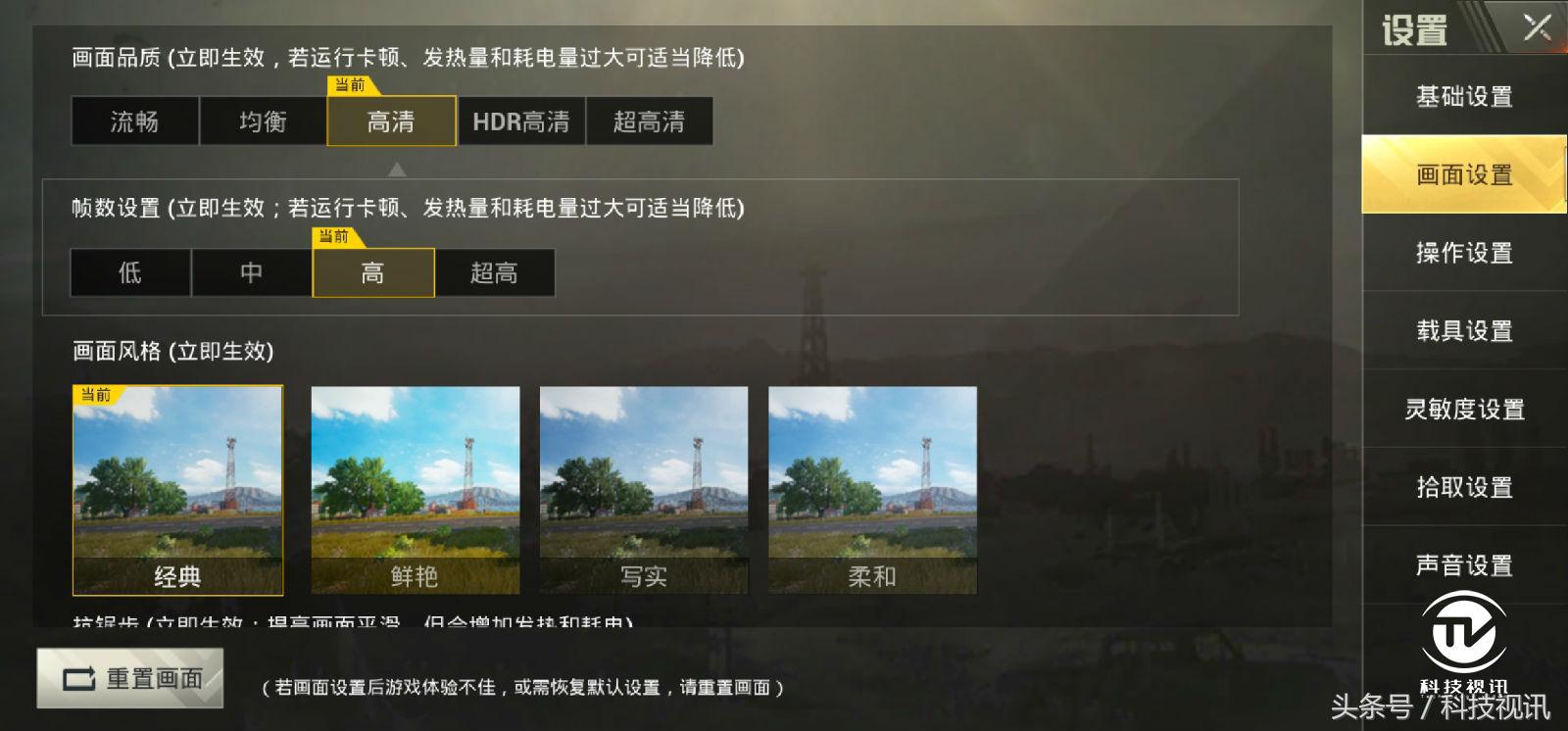Enable HDR高清 graphics quality
This screenshot has height=731, width=1568.
pos(522,121)
